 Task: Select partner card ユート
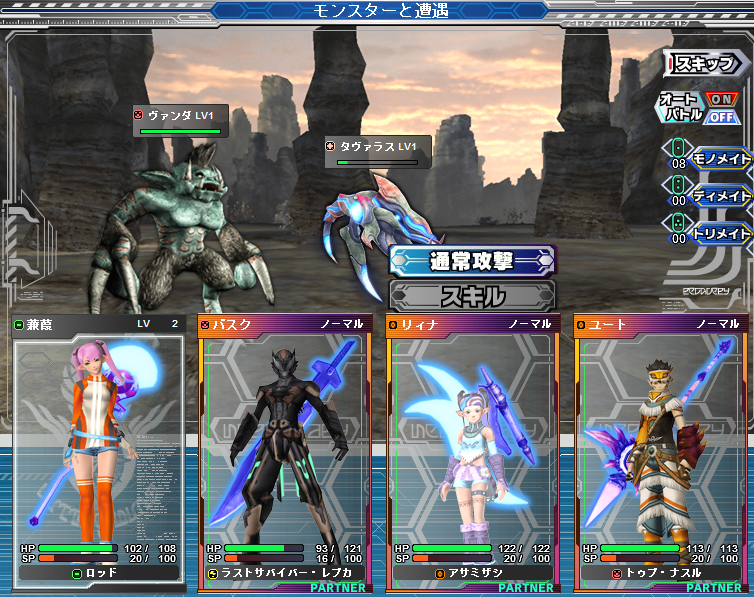(659, 450)
